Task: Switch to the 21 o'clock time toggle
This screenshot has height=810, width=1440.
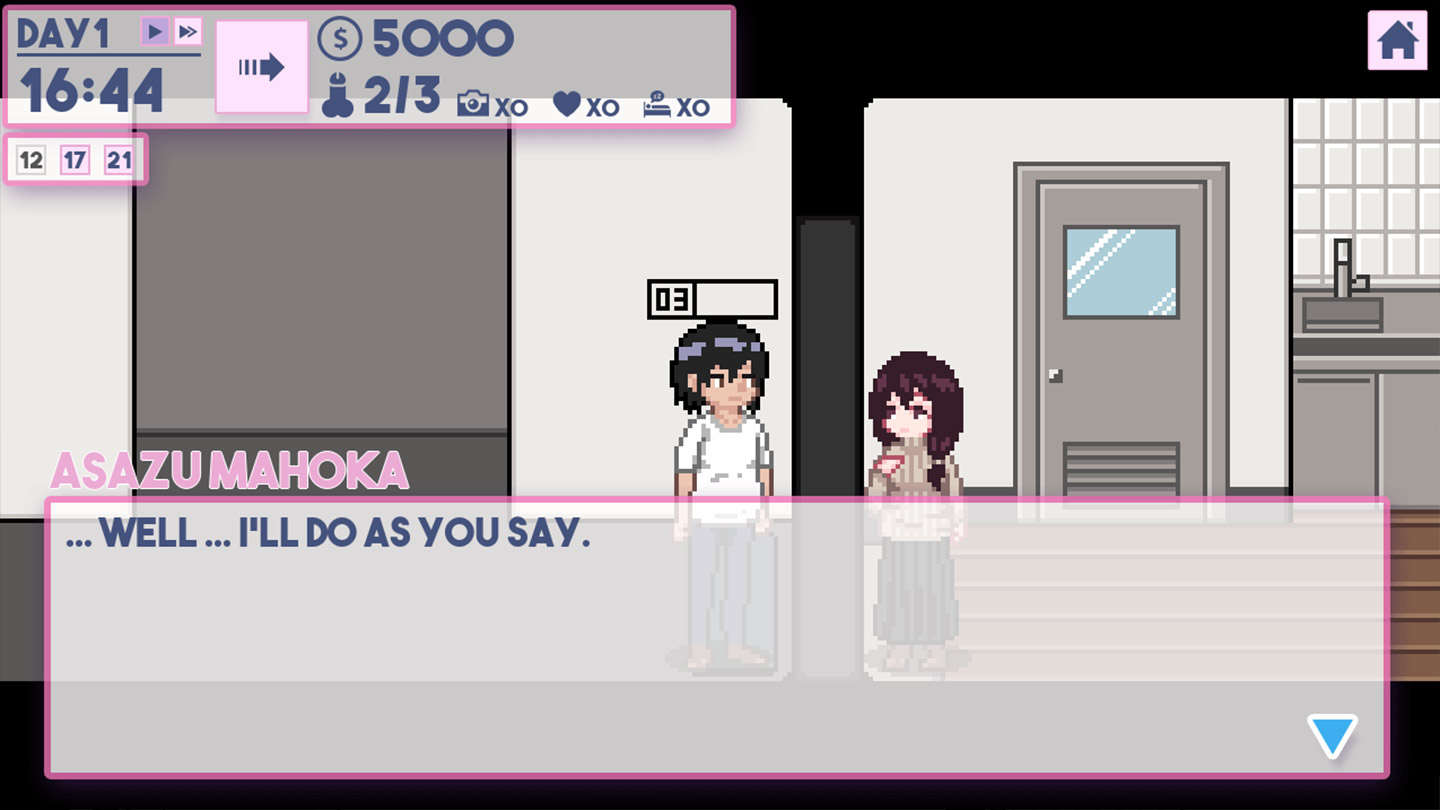Action: (120, 159)
